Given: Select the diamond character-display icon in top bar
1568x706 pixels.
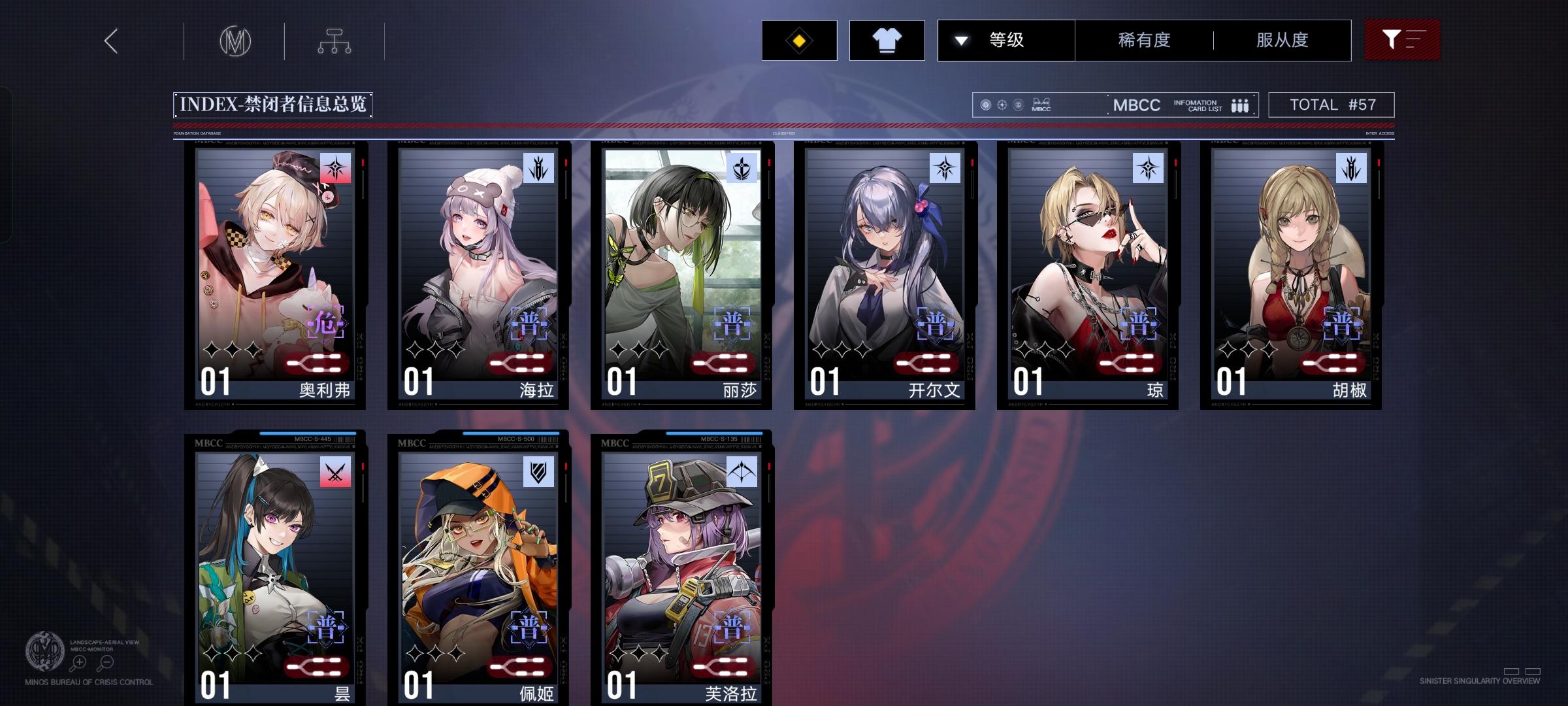Looking at the screenshot, I should pos(798,40).
